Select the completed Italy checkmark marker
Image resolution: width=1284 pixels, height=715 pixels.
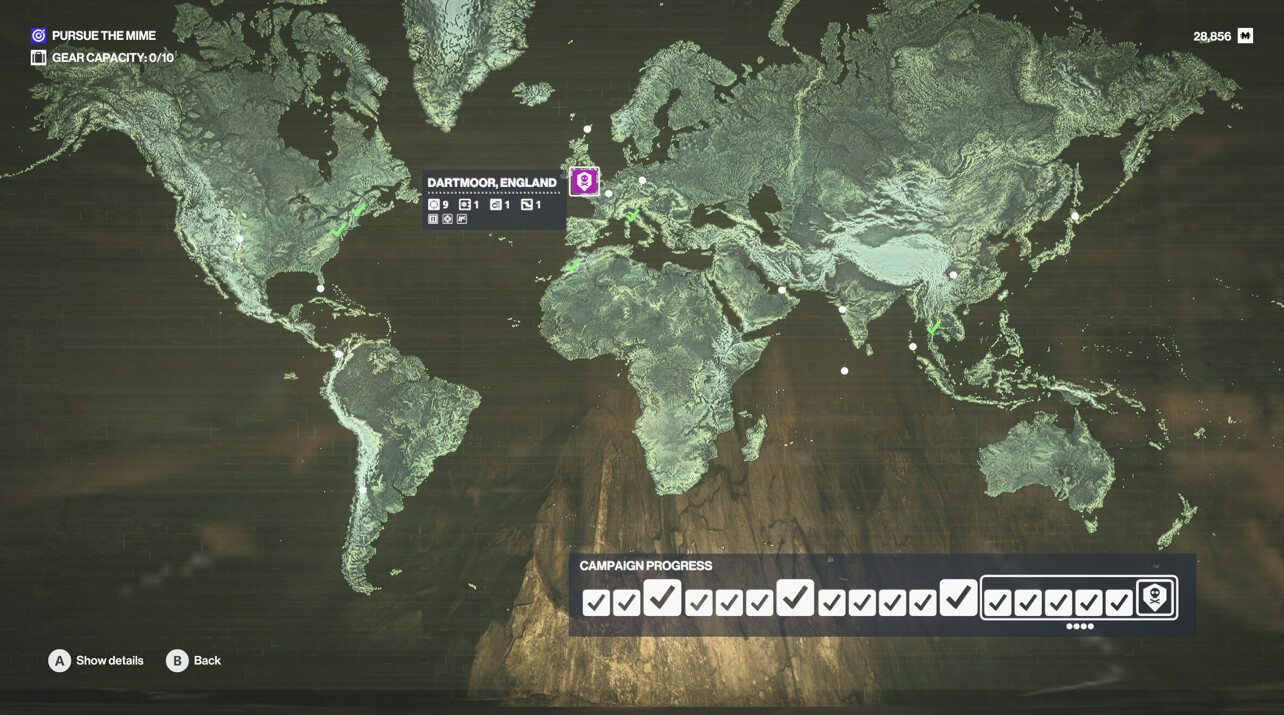[x=632, y=216]
